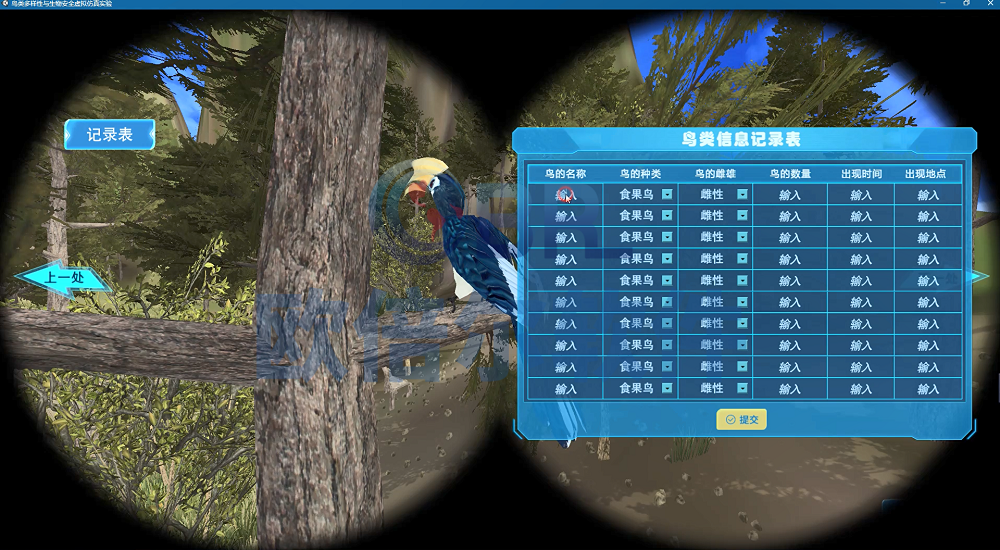This screenshot has height=550, width=1000.
Task: Open the first row's 鸟的种类 dropdown
Action: coord(667,194)
